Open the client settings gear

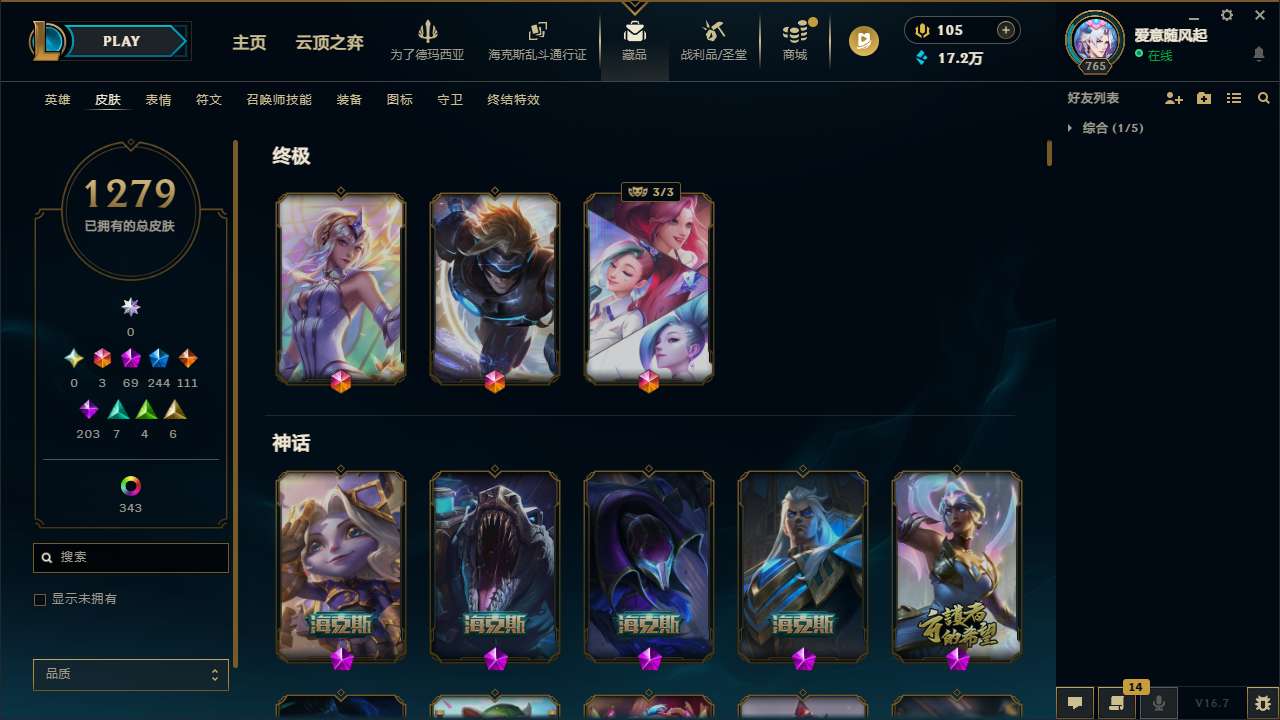pos(1226,15)
